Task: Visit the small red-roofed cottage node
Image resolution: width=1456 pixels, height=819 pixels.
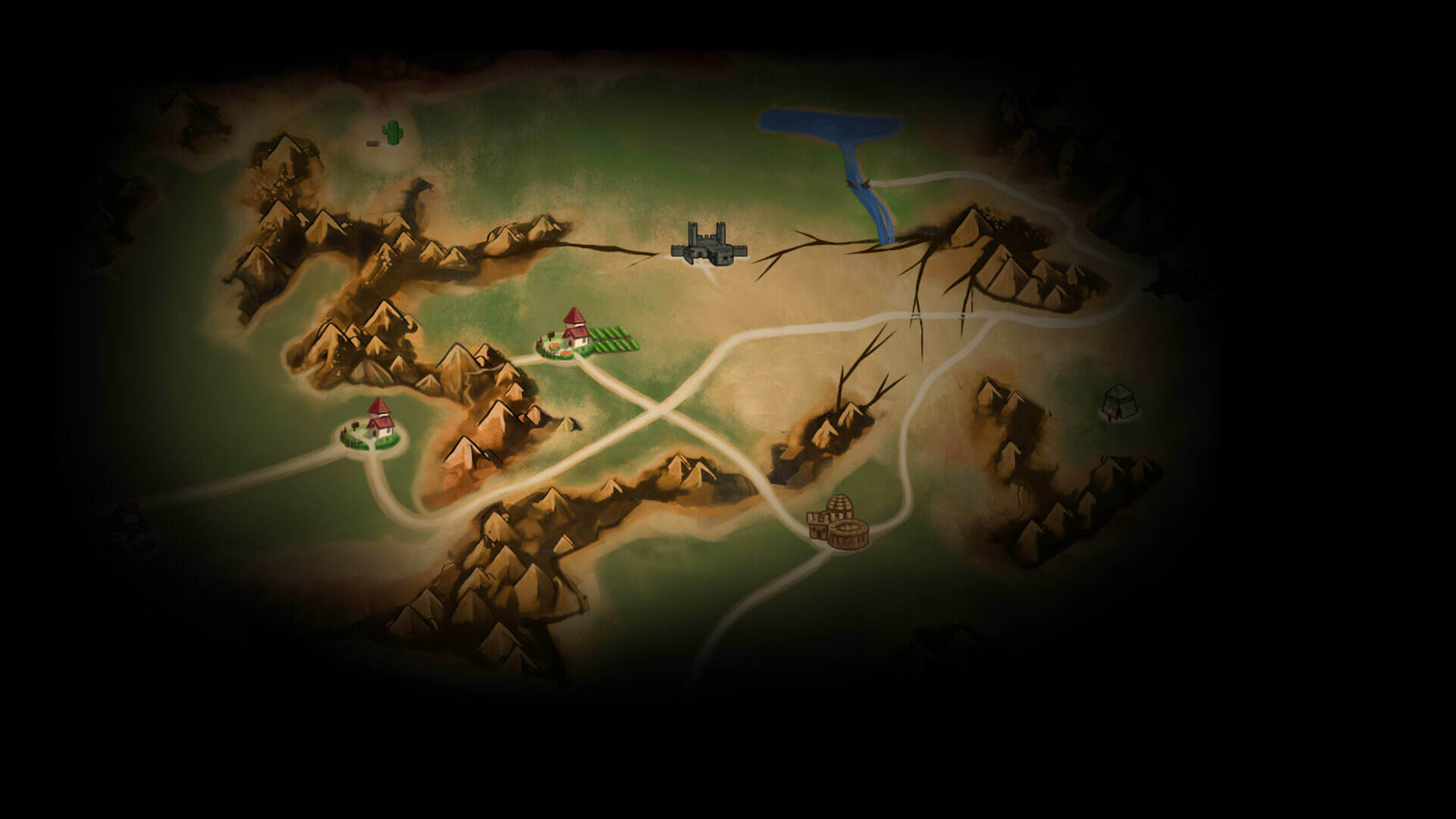Action: point(374,426)
